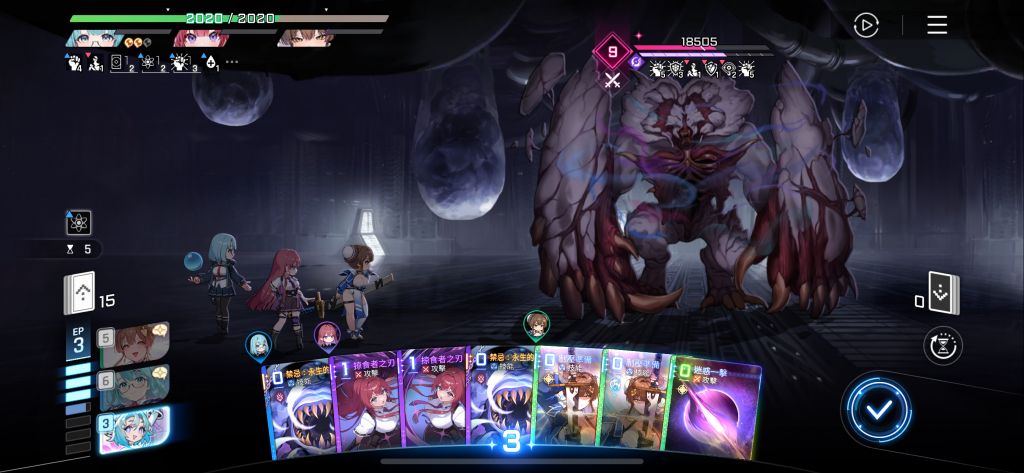This screenshot has height=473, width=1024.
Task: Activate the orange-haired girl's cost-5 skill
Action: [133, 342]
